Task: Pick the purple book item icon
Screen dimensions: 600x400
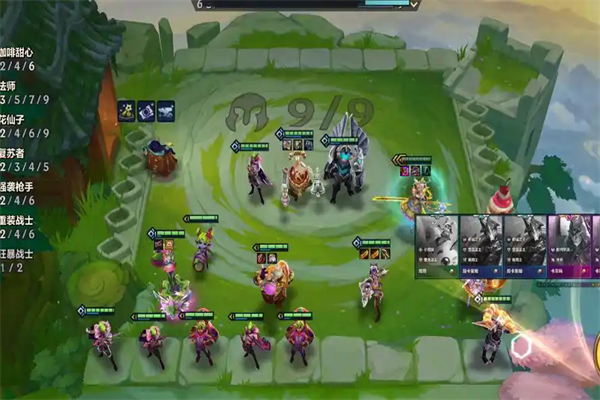Action: coord(146,111)
